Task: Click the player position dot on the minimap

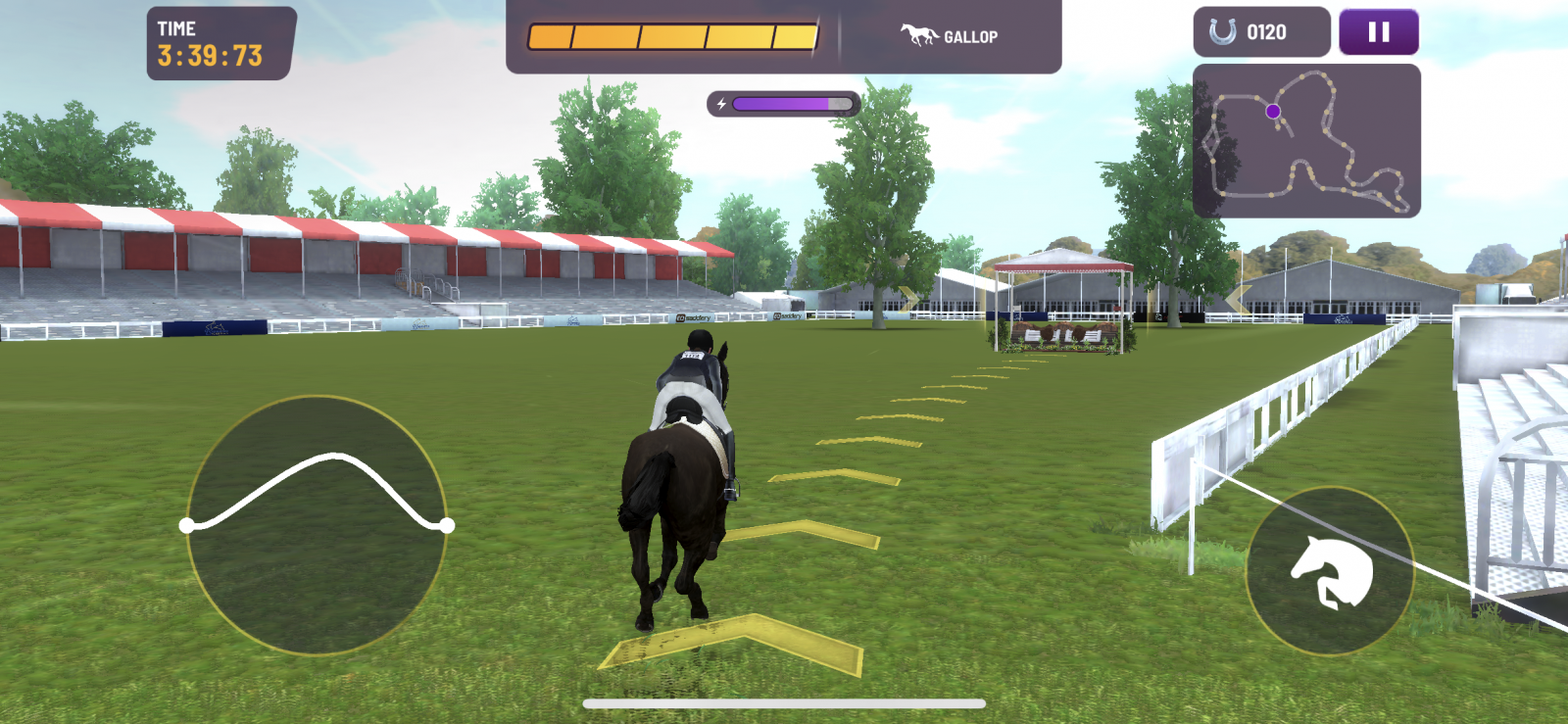Action: (1273, 111)
